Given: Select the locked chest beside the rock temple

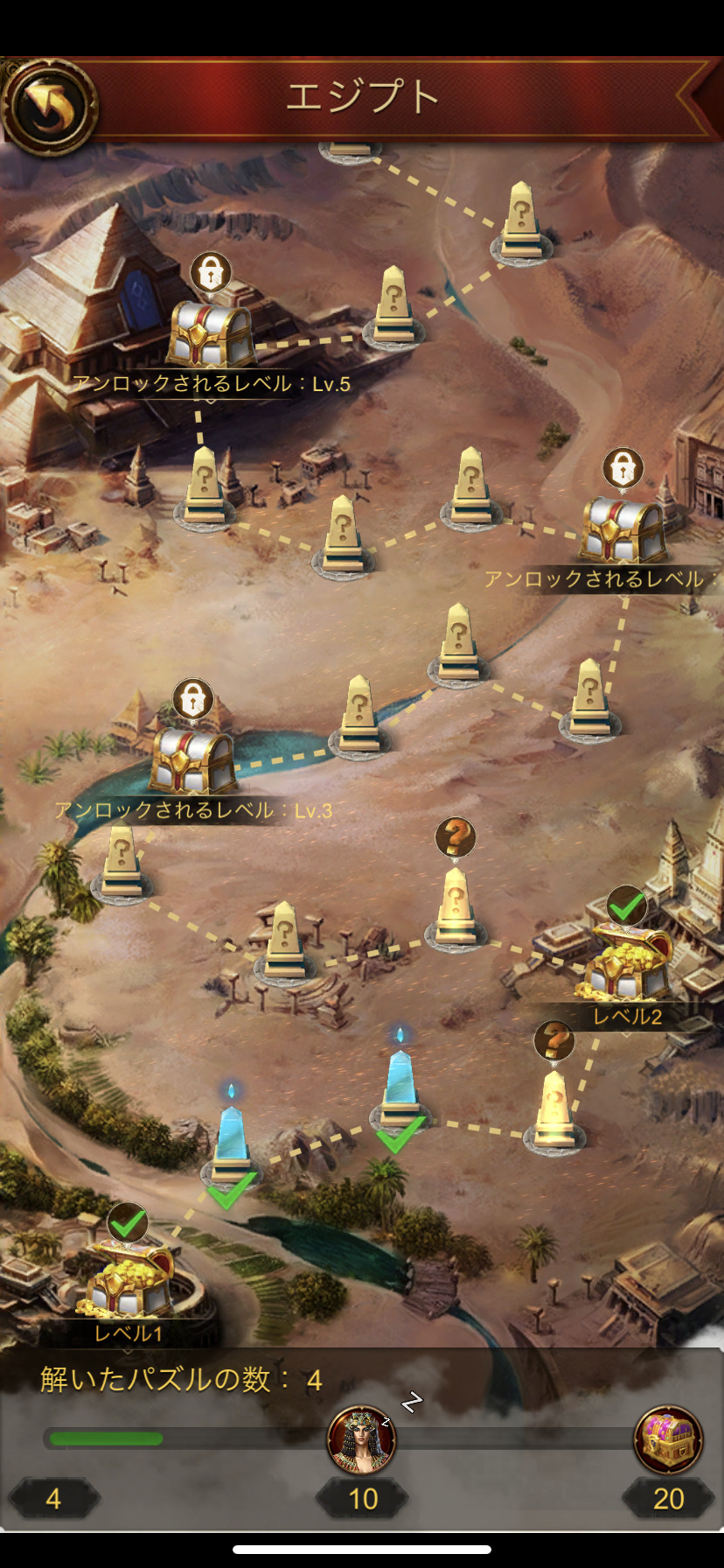Looking at the screenshot, I should click(623, 528).
